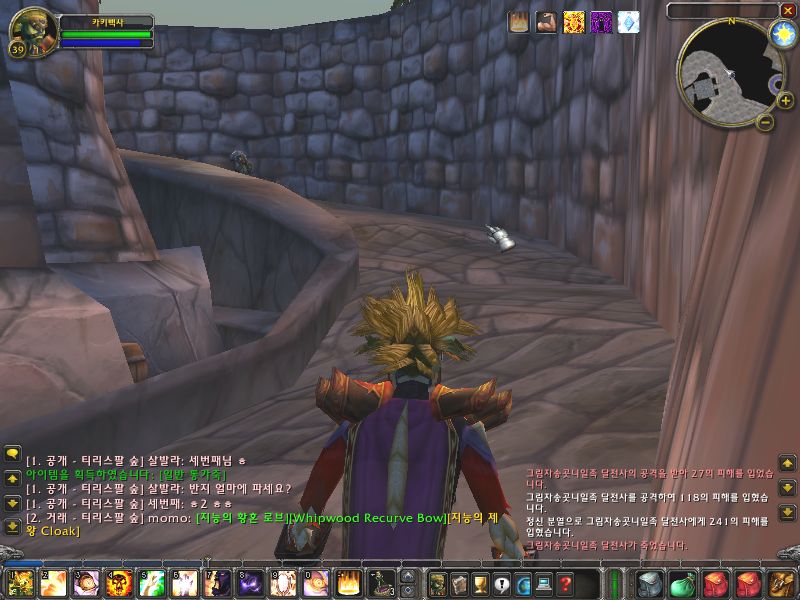Select the purple rune buff icon
This screenshot has width=800, height=600.
point(601,22)
